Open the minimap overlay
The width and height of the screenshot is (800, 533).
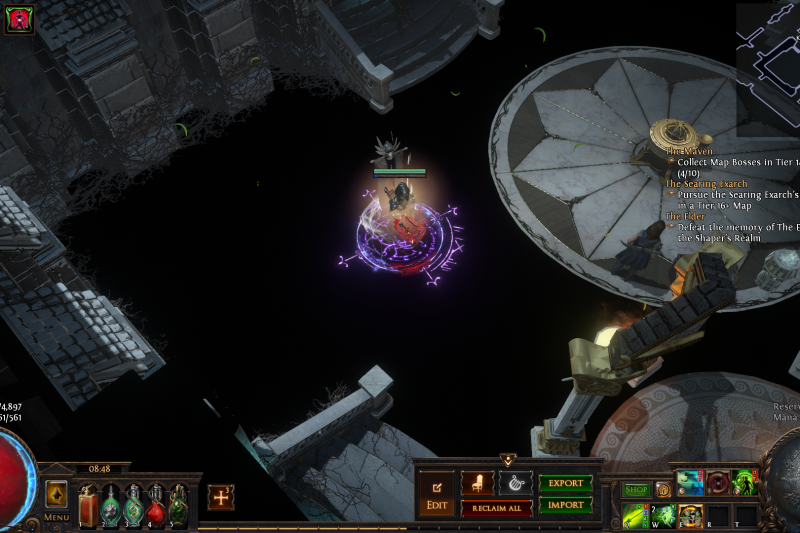point(769,68)
